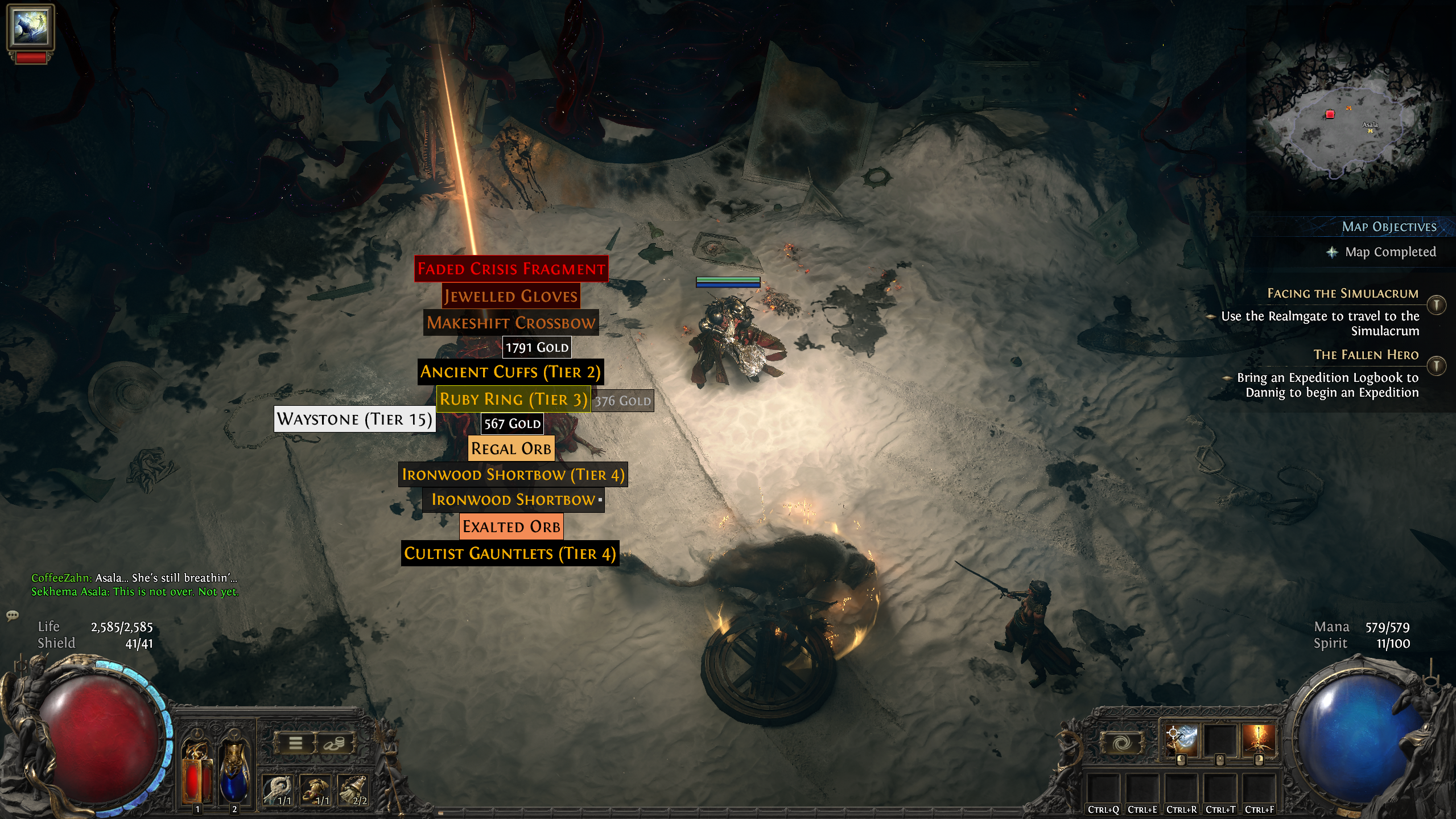Open chat via the speech bubble icon
The width and height of the screenshot is (1456, 819).
pos(11,615)
